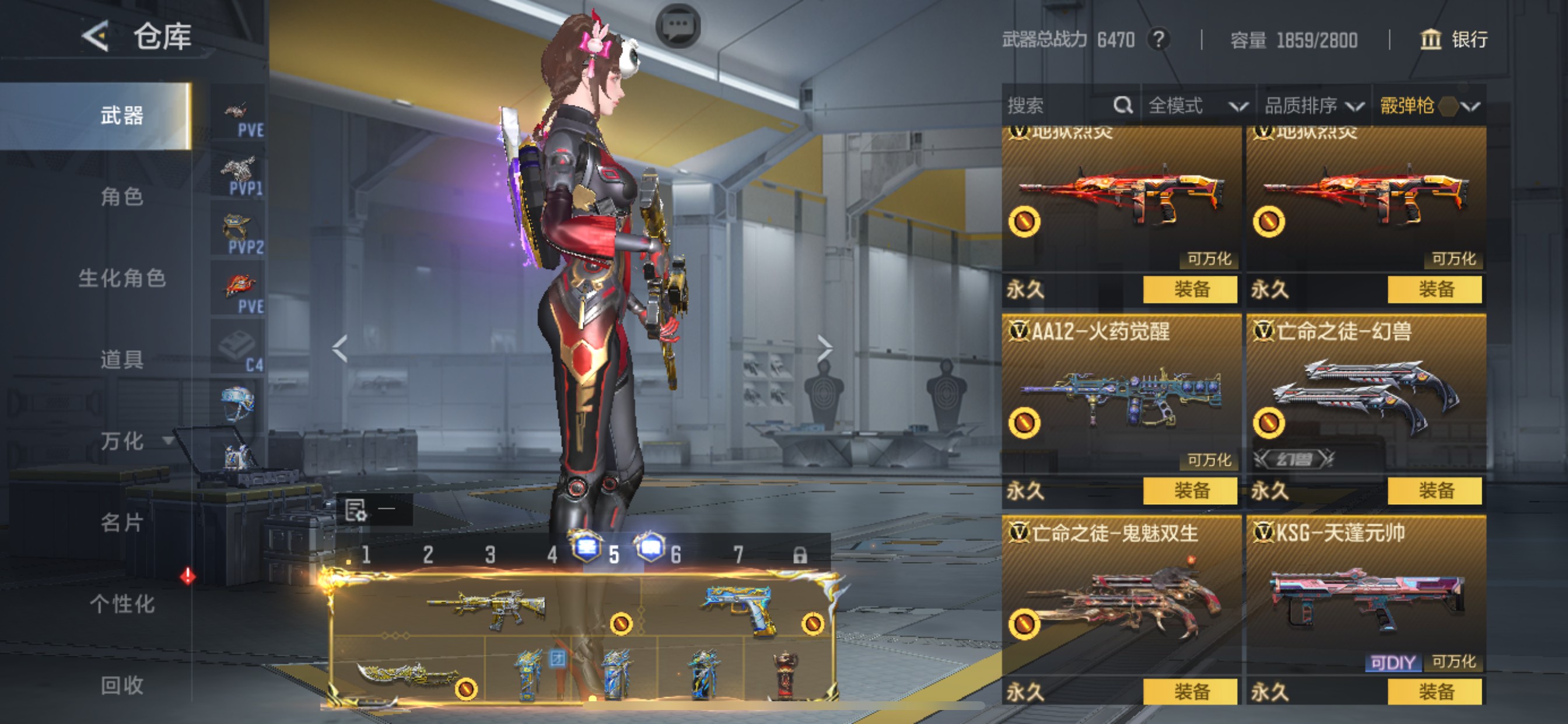The image size is (1568, 724).
Task: Open the chat bubble icon
Action: tap(677, 26)
